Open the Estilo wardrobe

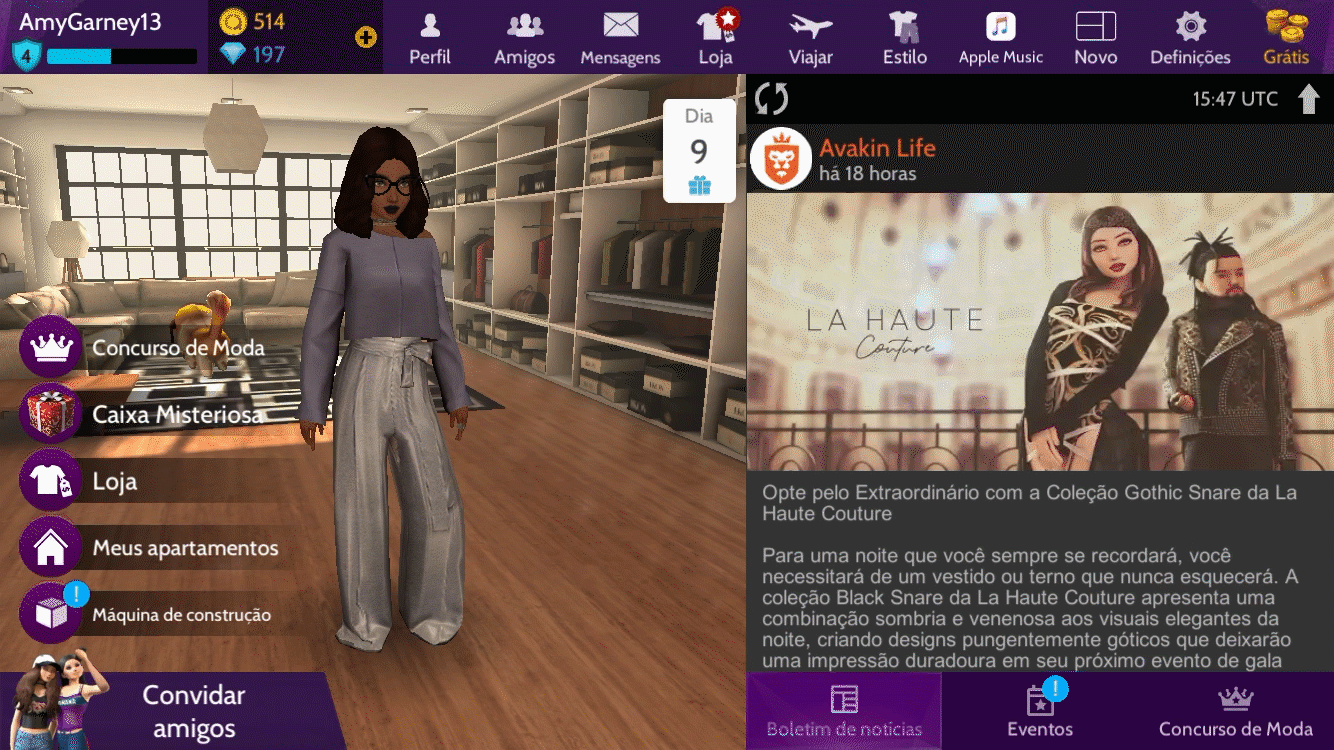pyautogui.click(x=905, y=37)
